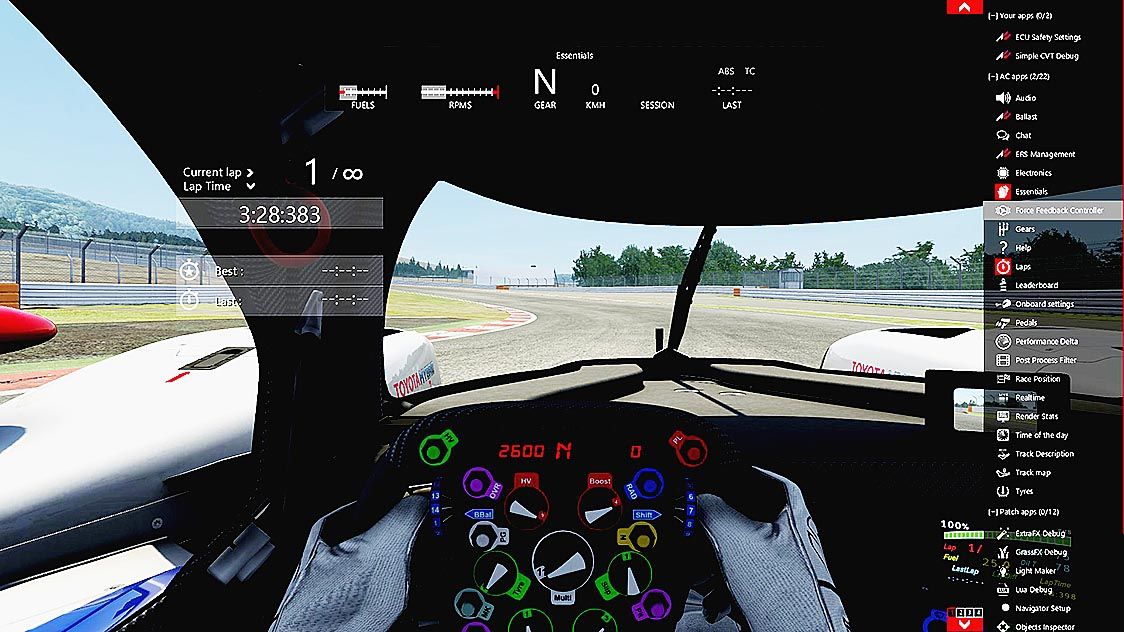The height and width of the screenshot is (632, 1124).
Task: Show the Track map app
Action: tap(1032, 473)
